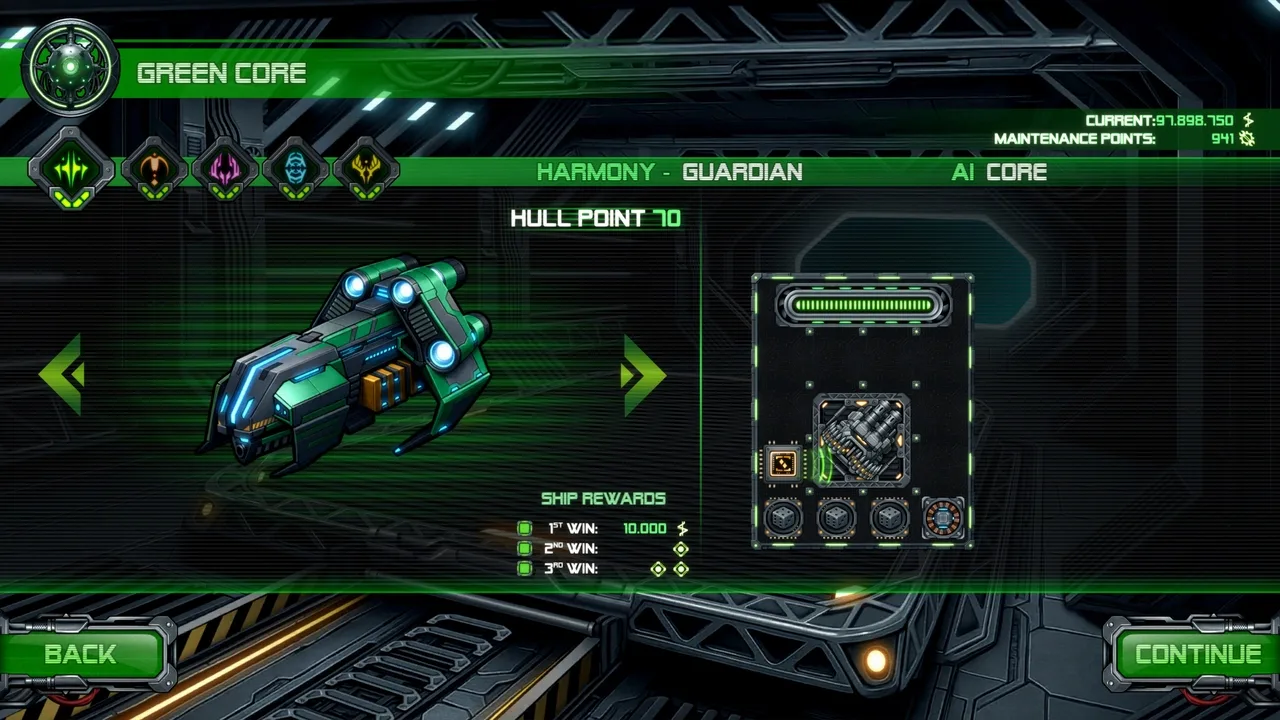Switch to the orange crescent faction emblem
Viewport: 1280px width, 720px height.
point(154,168)
